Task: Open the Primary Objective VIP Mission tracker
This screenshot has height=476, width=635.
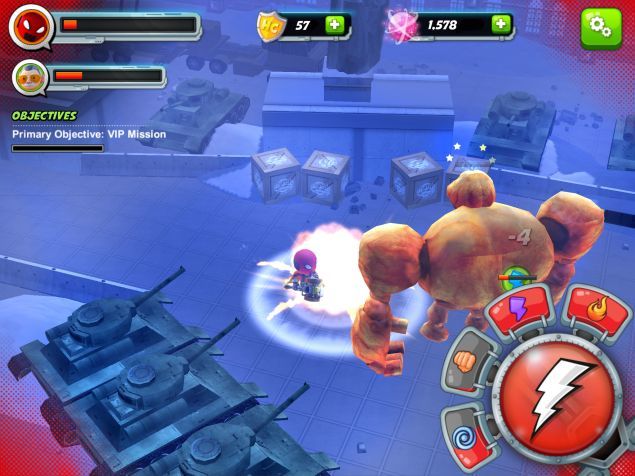Action: [89, 134]
